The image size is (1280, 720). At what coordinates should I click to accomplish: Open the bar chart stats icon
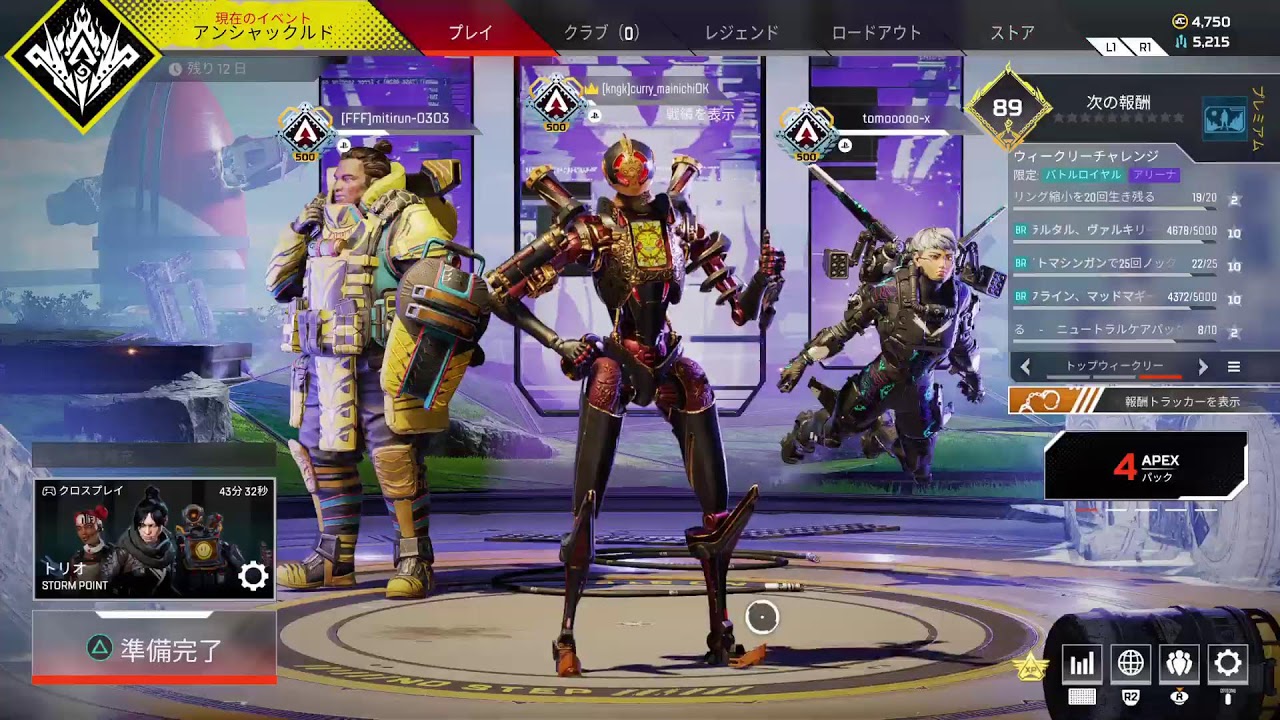coord(1082,663)
